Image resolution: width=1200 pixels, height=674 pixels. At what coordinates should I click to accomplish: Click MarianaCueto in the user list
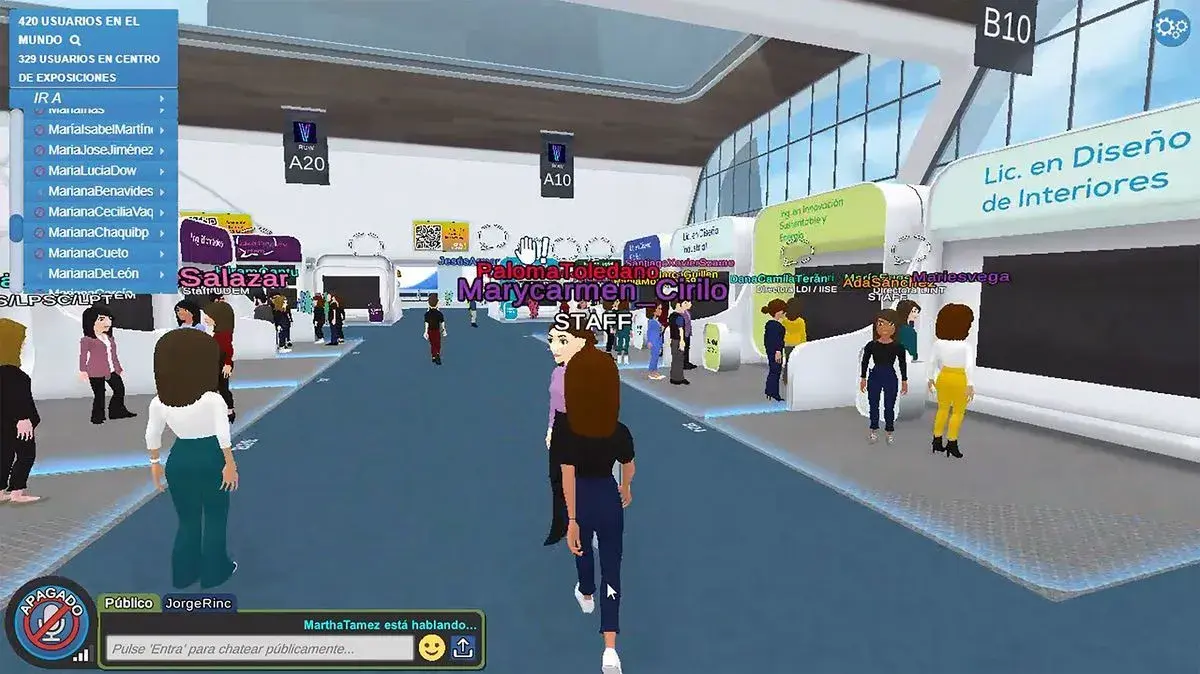[x=100, y=253]
